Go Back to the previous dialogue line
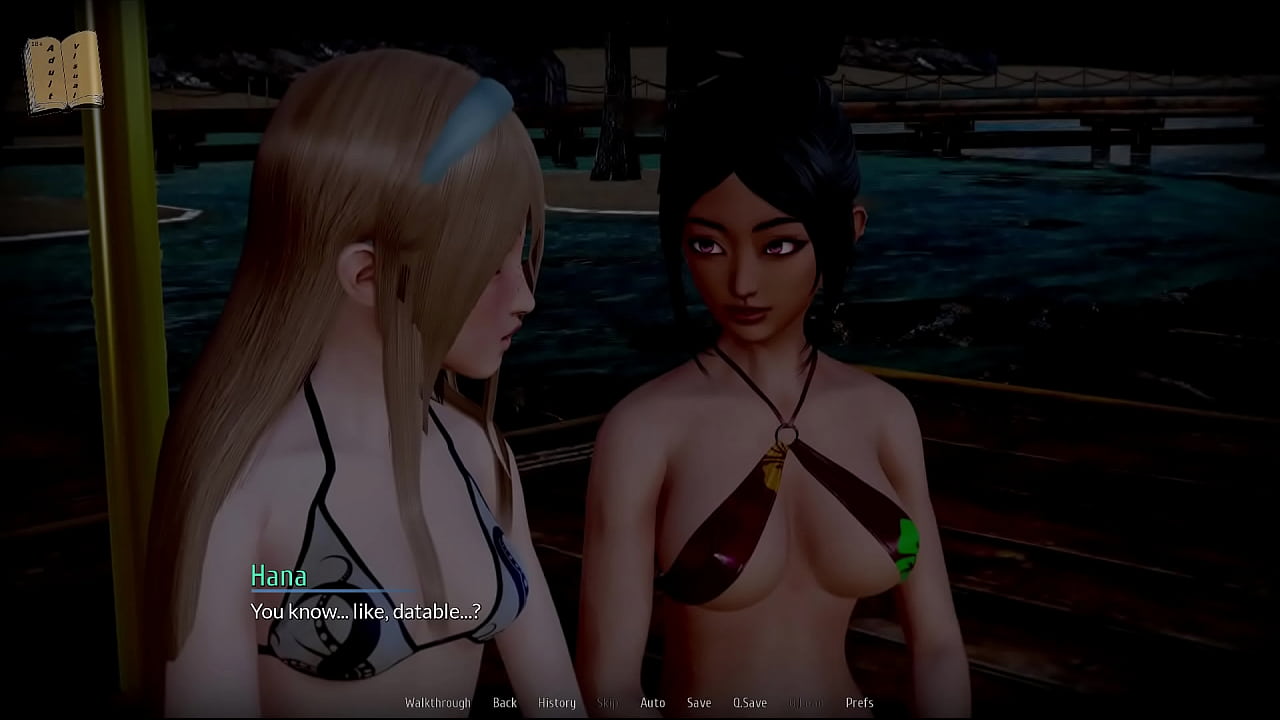1280x720 pixels. tap(504, 703)
